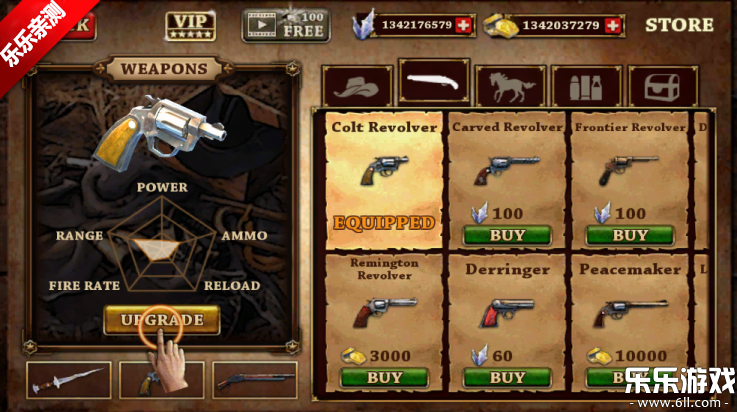Open the VIP panel

190,24
